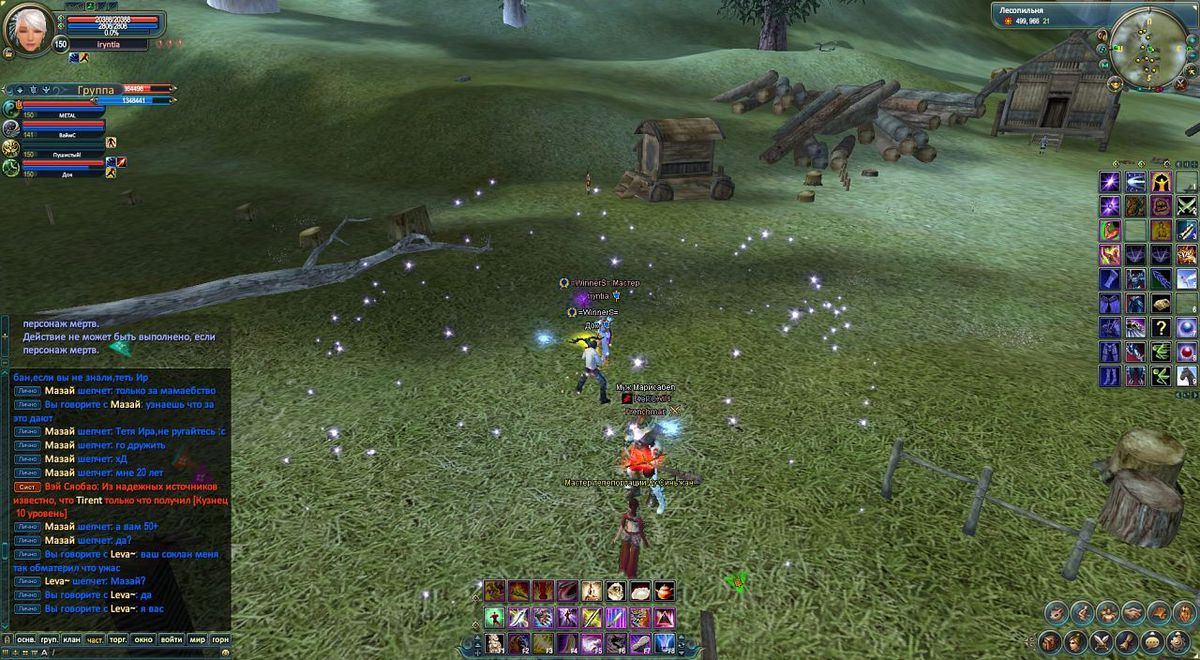
Task: Open the "клан" chat tab
Action: tap(72, 638)
